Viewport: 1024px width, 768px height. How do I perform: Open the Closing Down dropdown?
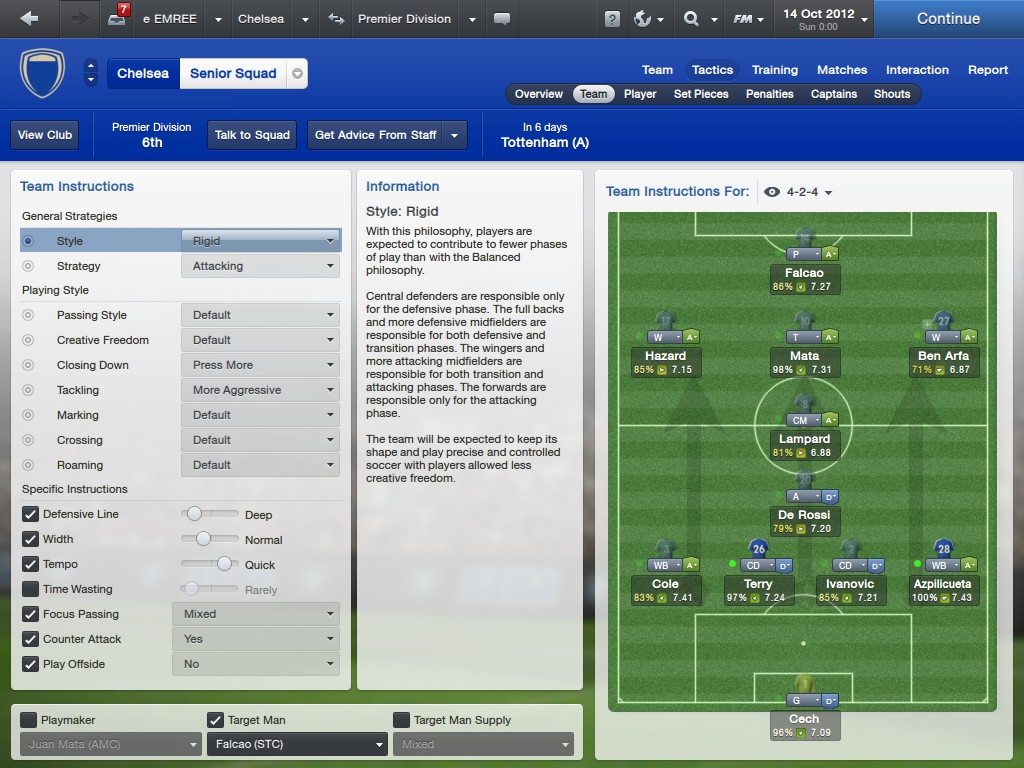click(x=260, y=365)
